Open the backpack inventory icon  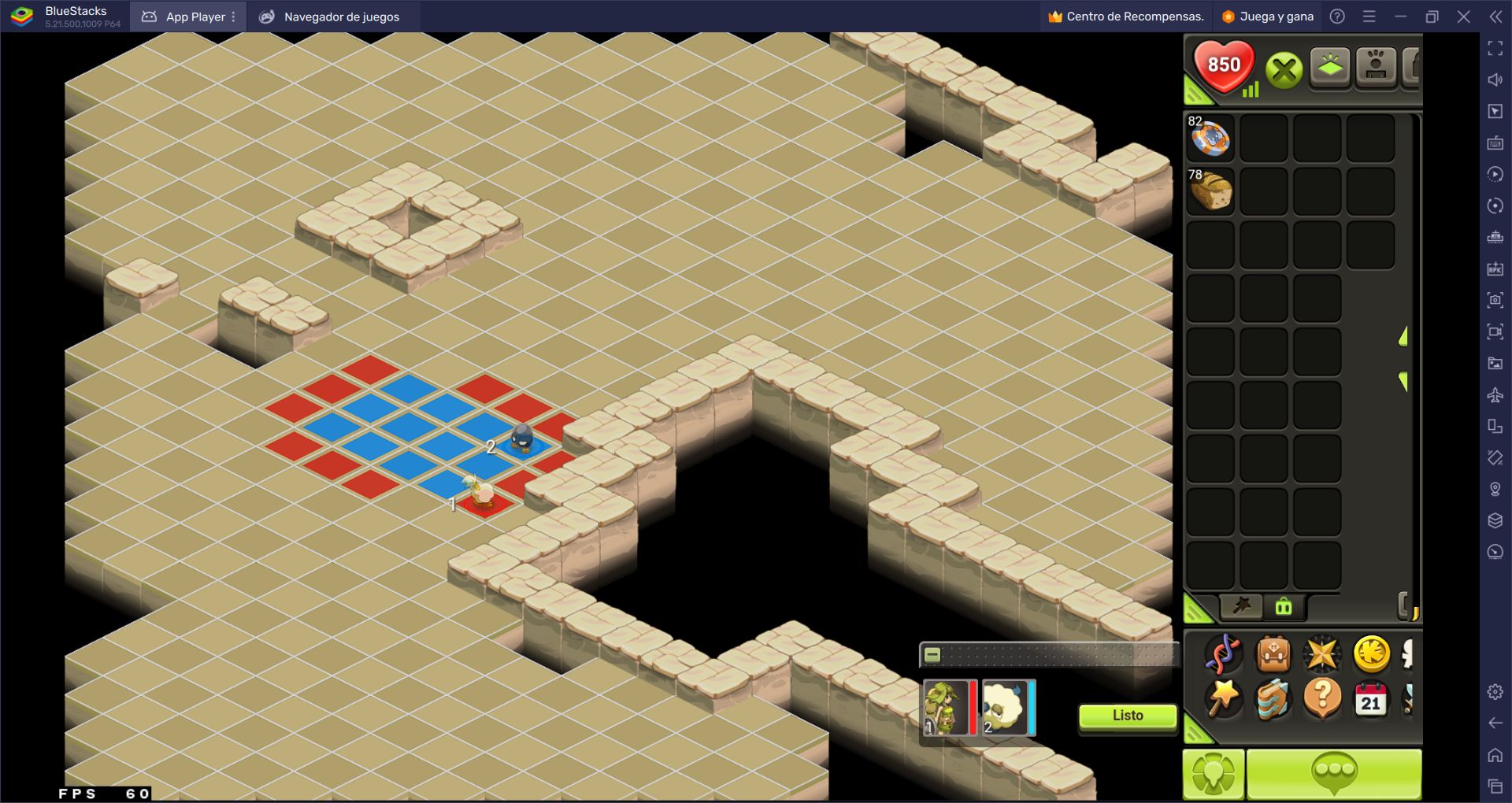click(1273, 653)
